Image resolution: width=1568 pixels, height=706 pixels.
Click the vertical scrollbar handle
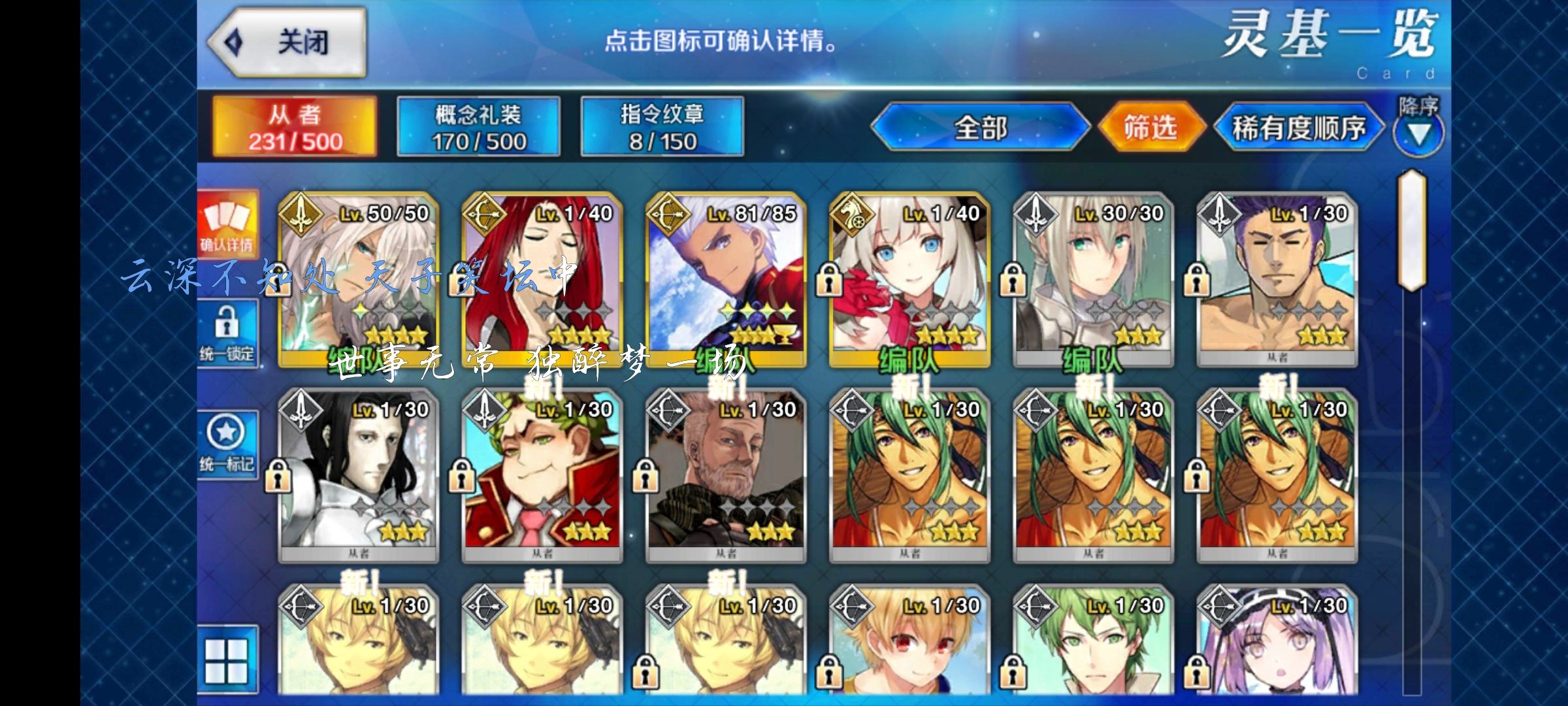1411,230
